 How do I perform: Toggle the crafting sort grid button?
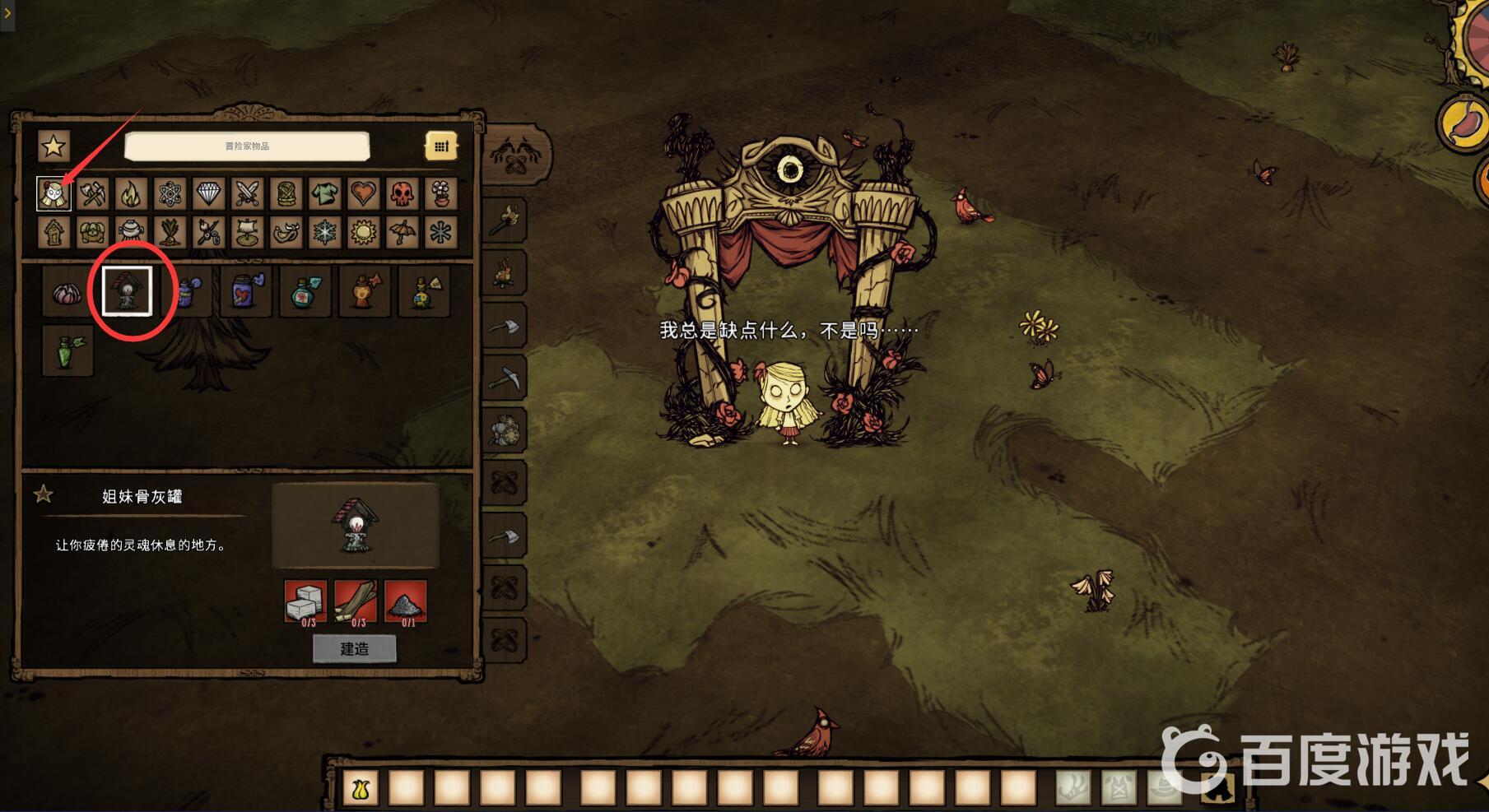(x=440, y=146)
